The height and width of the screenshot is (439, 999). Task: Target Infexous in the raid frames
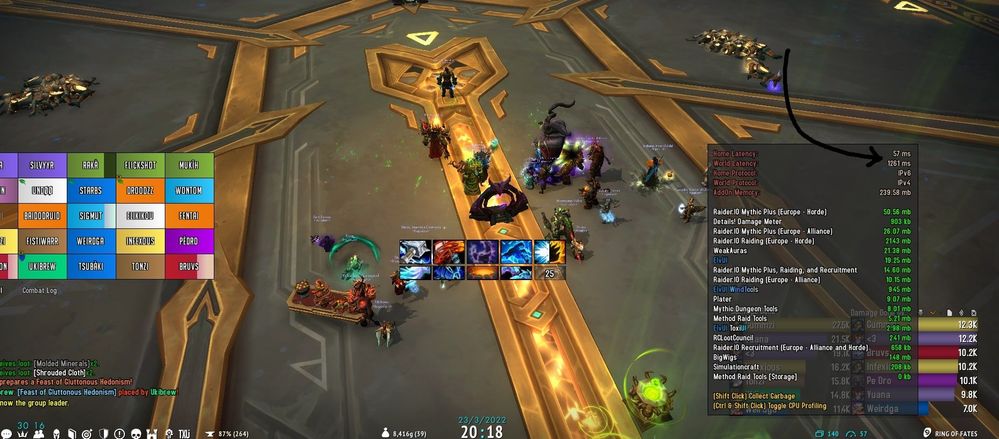point(139,241)
